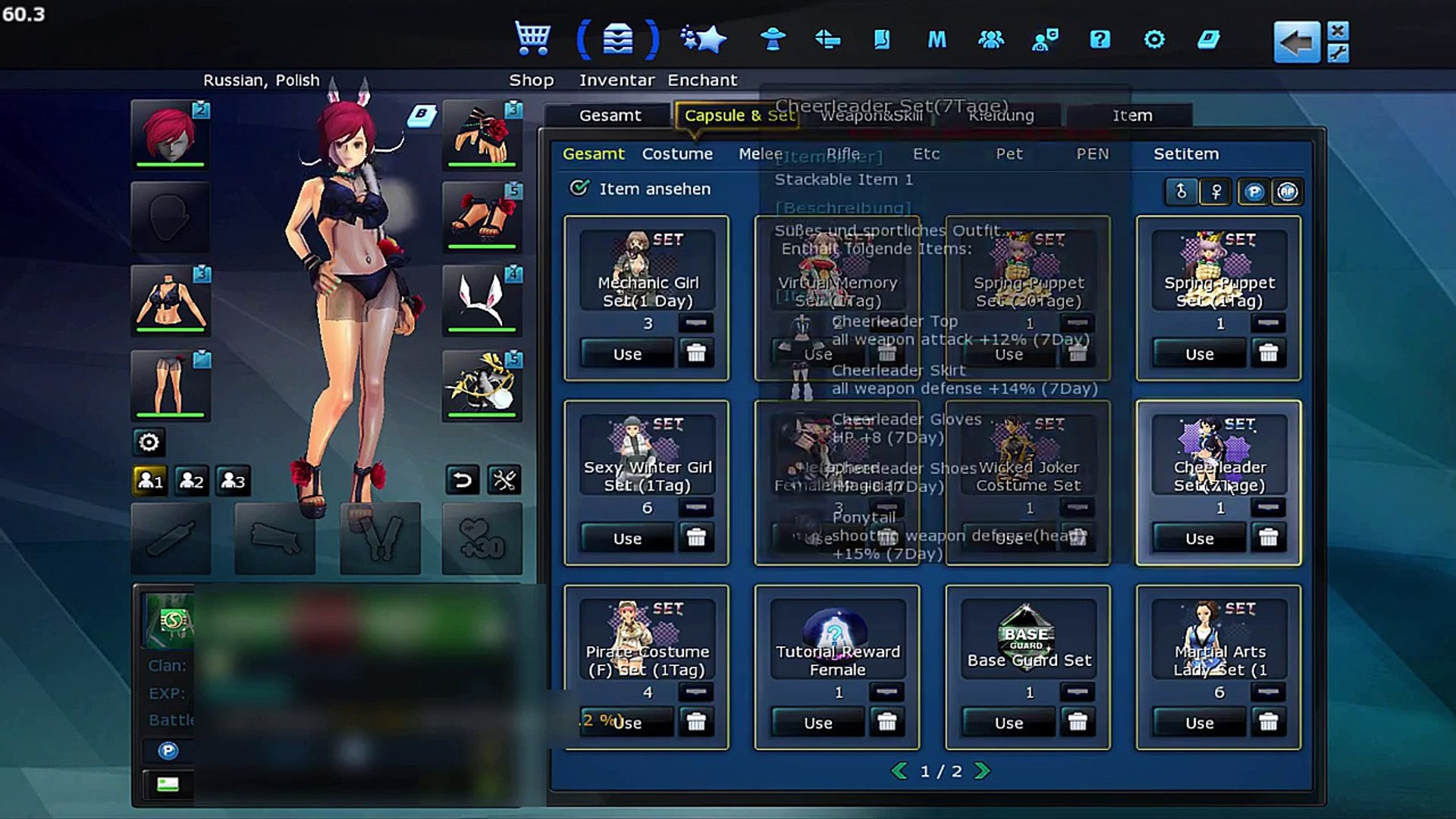Use the Tutorial Reward Female capsule

tap(817, 723)
